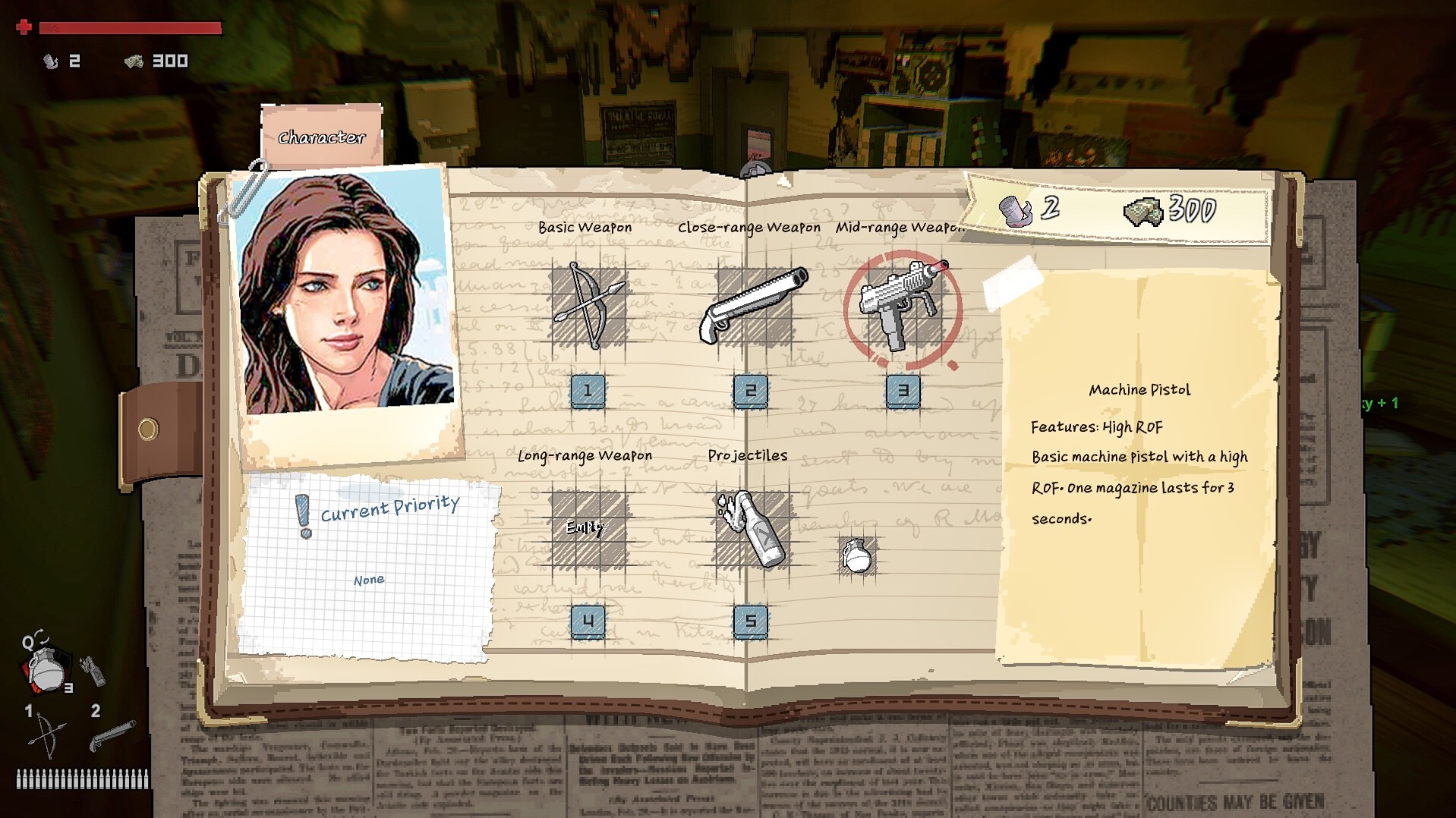
Task: Open the Character tab
Action: (320, 137)
